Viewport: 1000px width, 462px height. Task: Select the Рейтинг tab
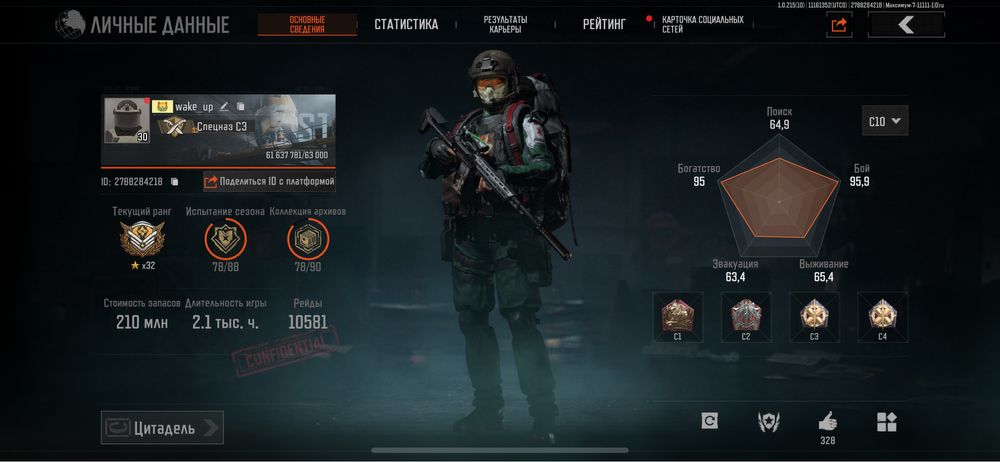(604, 25)
